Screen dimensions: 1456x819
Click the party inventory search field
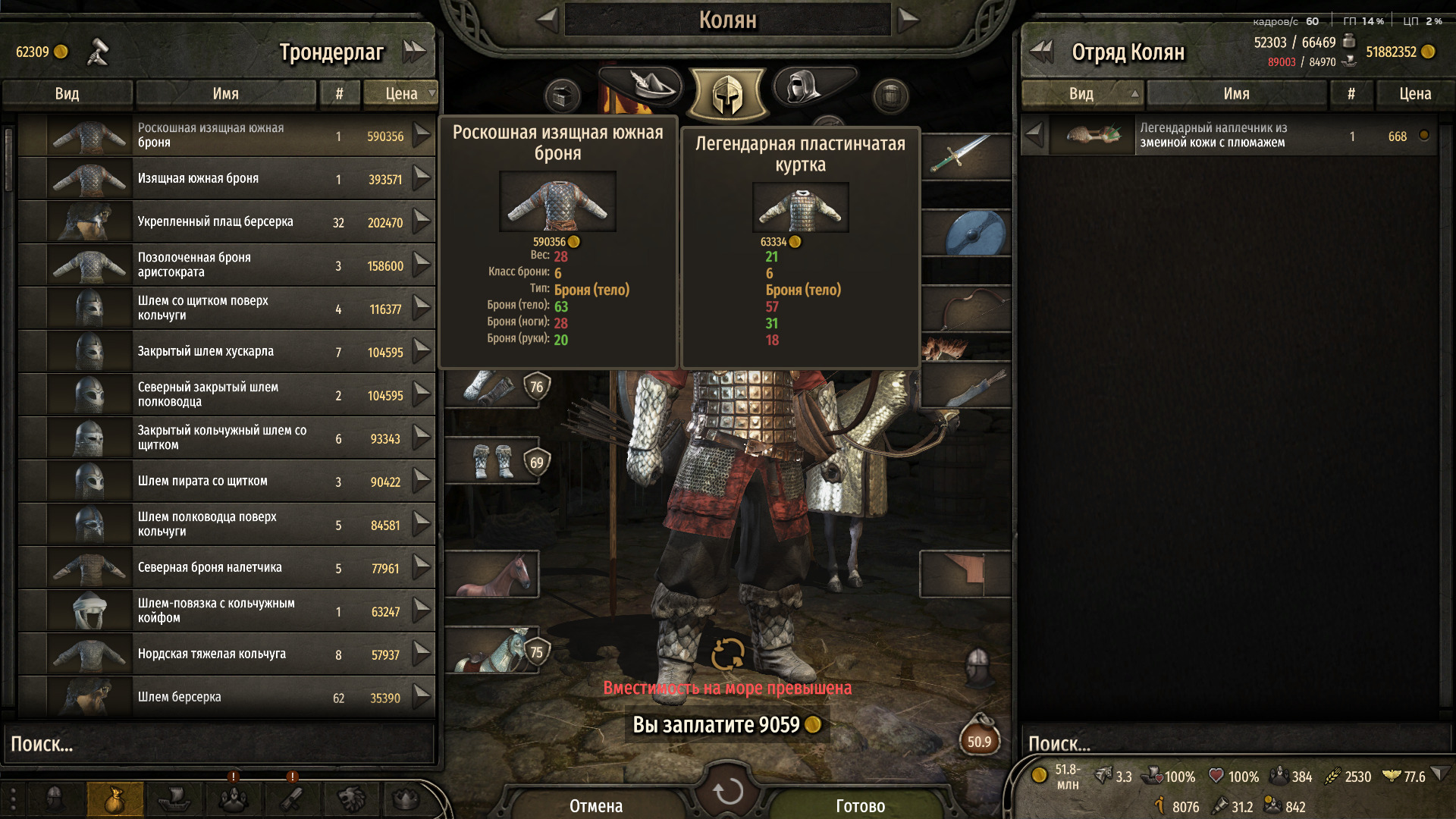1228,744
